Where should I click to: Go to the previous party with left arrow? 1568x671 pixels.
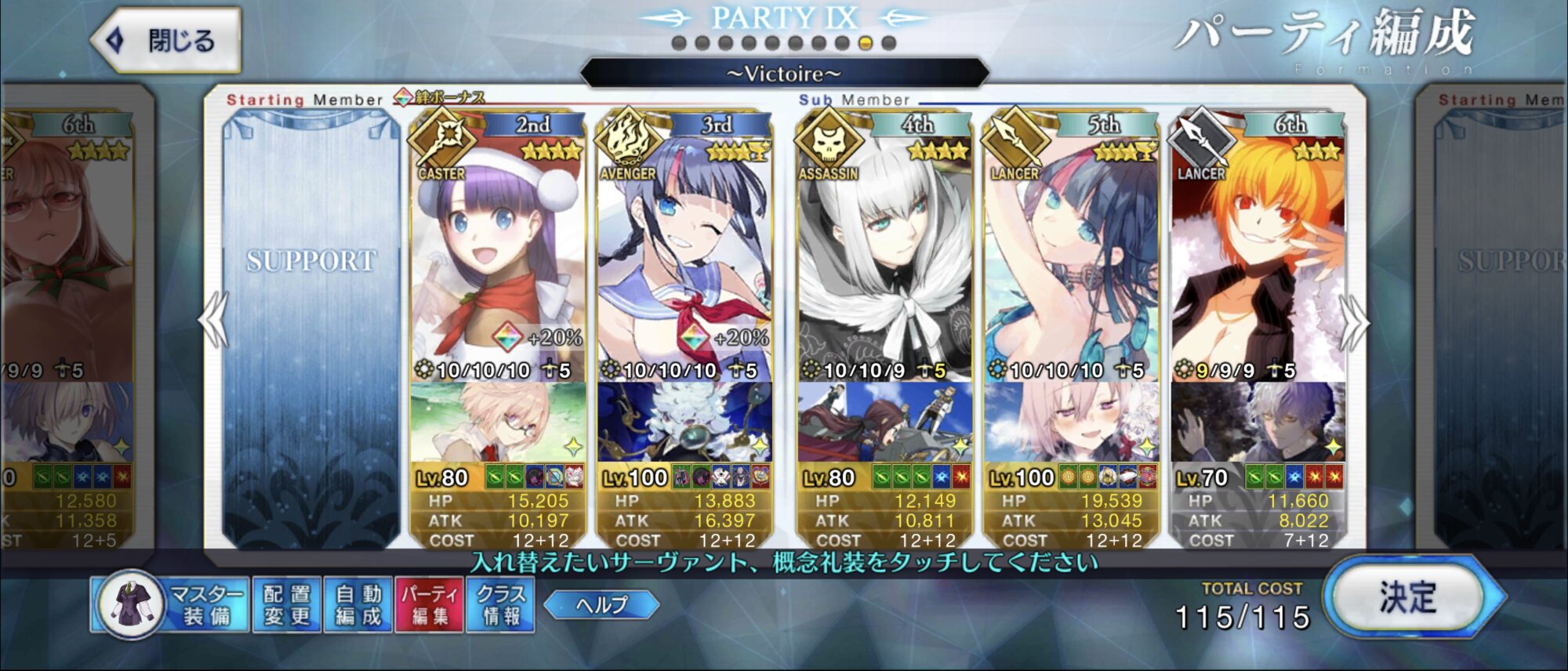[212, 320]
